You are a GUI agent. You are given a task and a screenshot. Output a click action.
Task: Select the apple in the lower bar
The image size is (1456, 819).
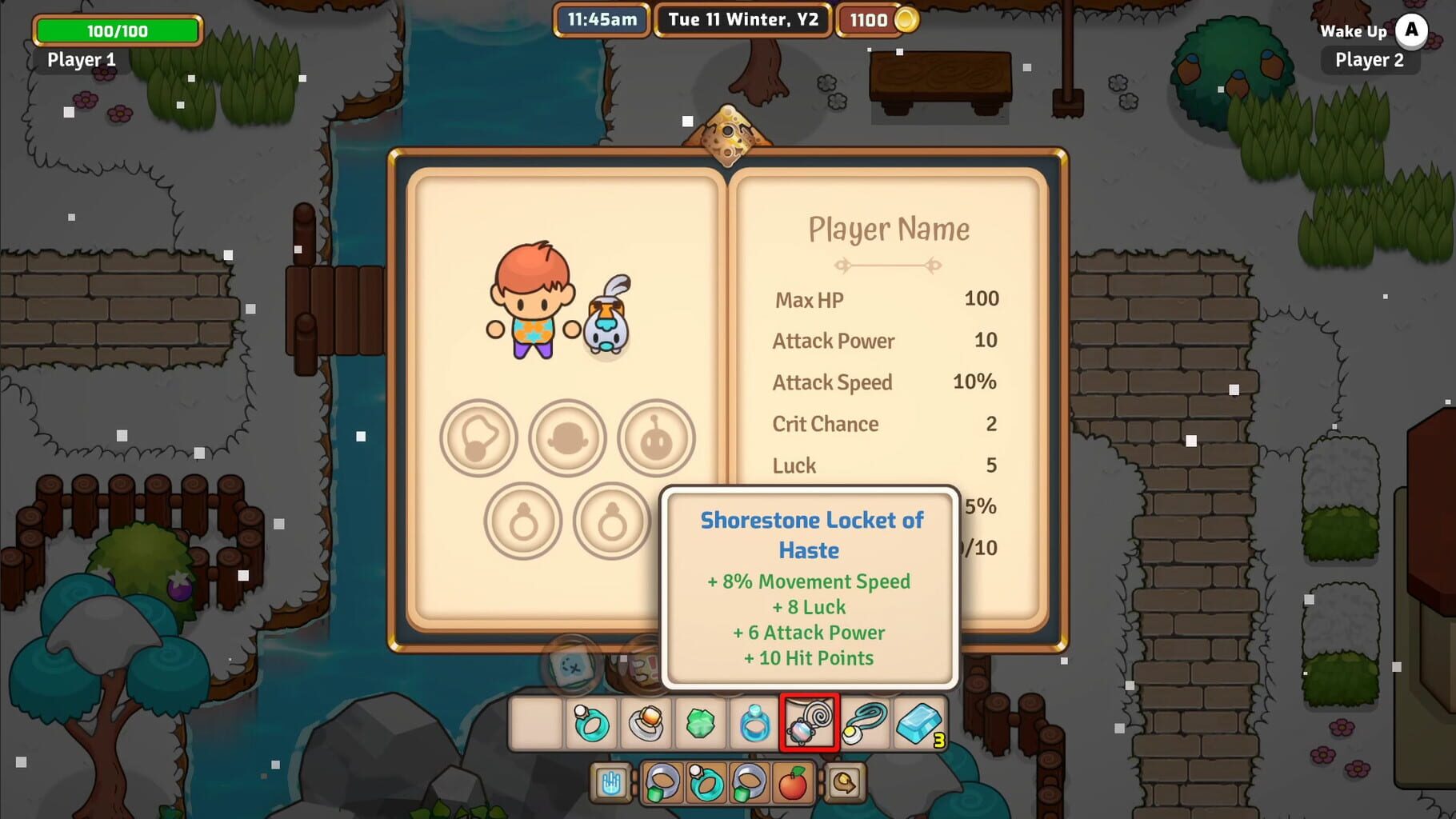click(793, 784)
